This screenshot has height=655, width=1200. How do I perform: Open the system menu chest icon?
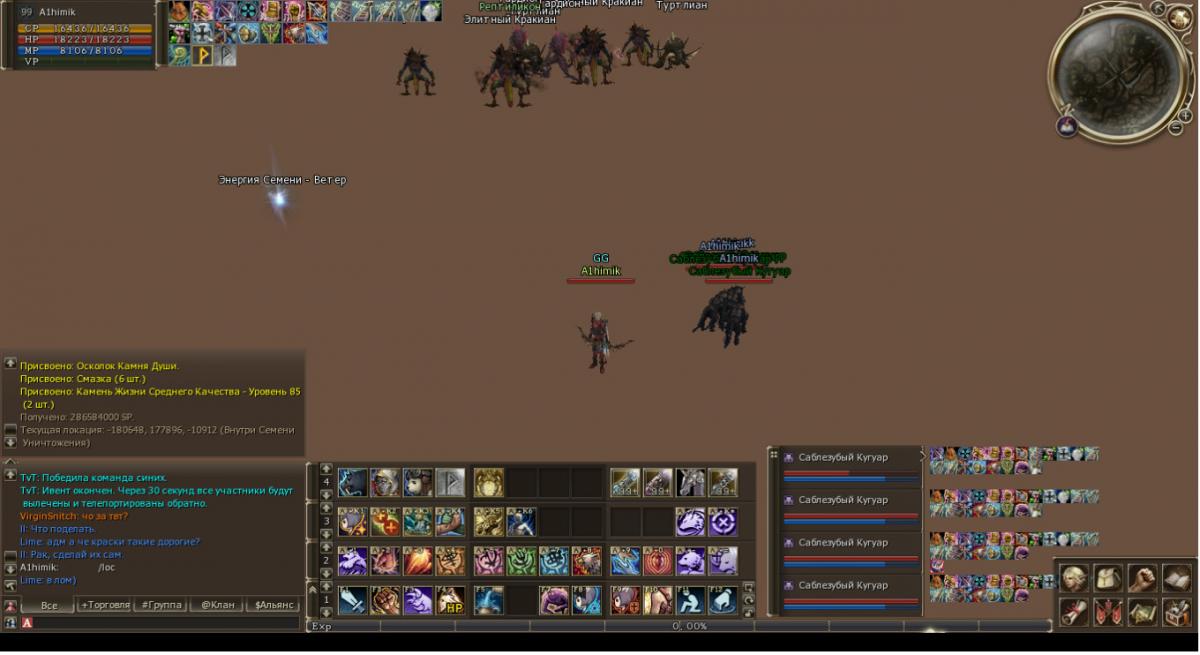coord(1176,611)
